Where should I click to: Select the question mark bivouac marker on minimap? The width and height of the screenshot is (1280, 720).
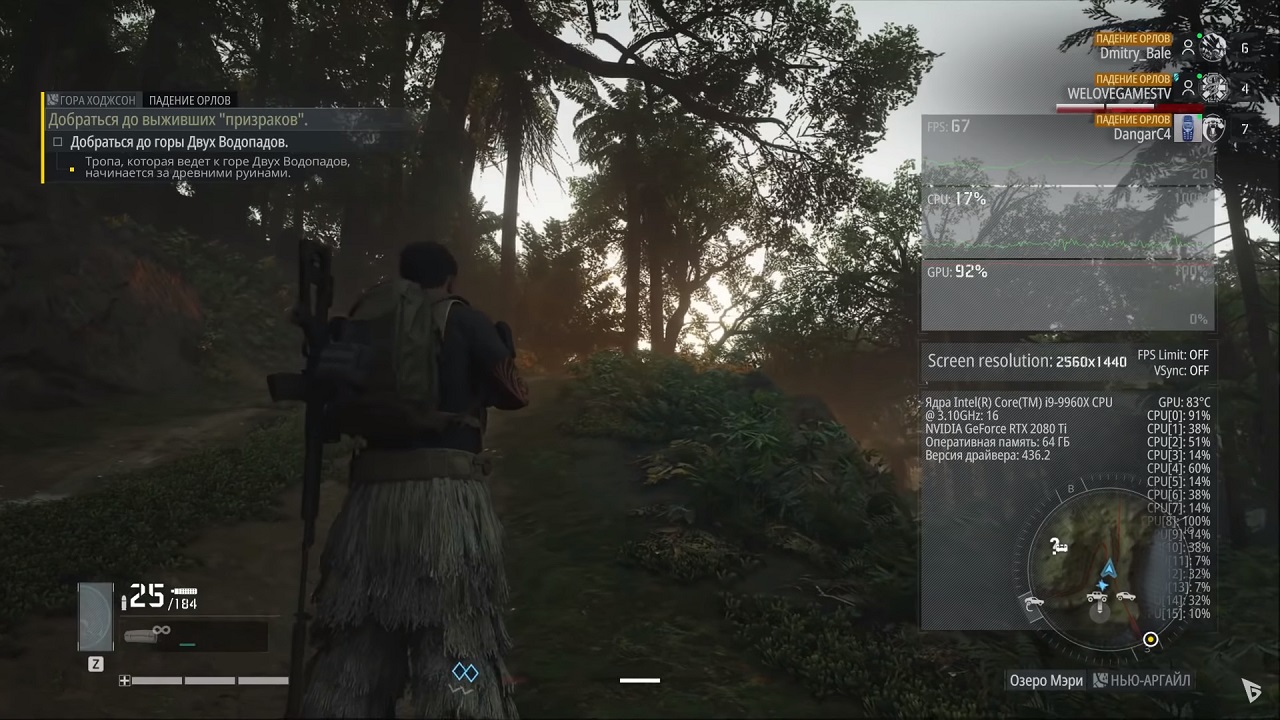[x=1057, y=546]
